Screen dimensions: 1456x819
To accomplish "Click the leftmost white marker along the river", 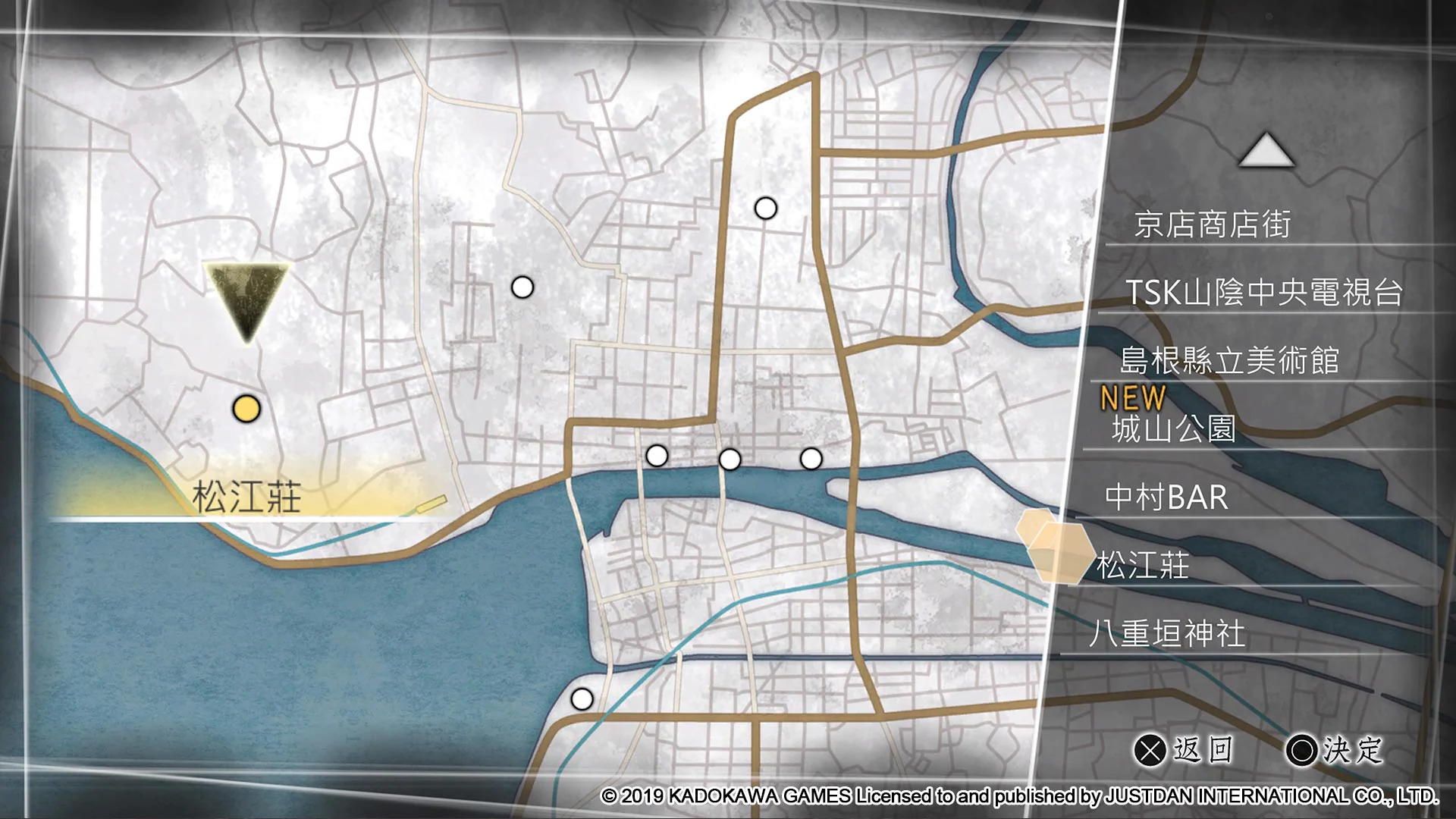I will pyautogui.click(x=657, y=455).
